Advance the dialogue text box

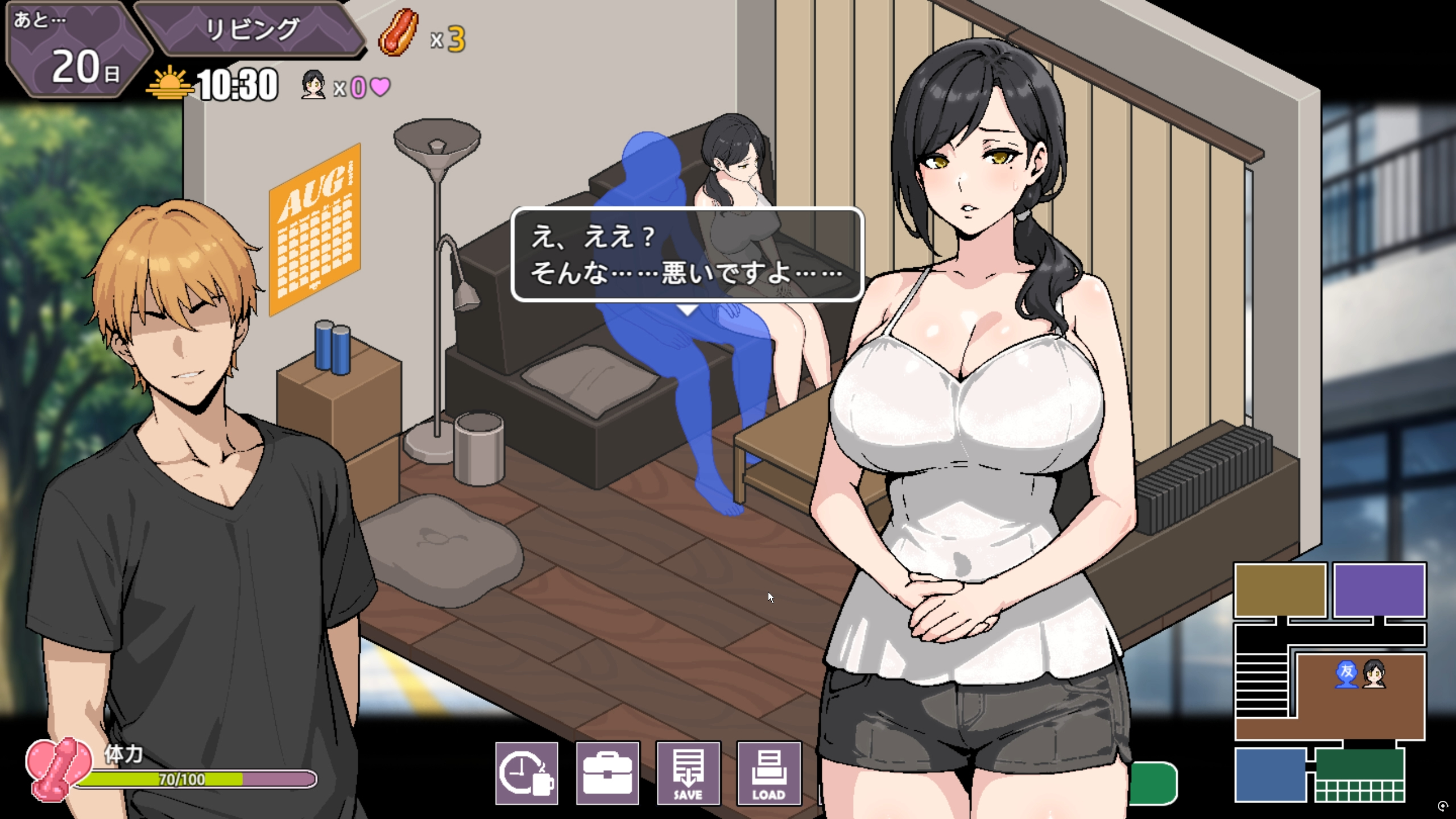[687, 254]
